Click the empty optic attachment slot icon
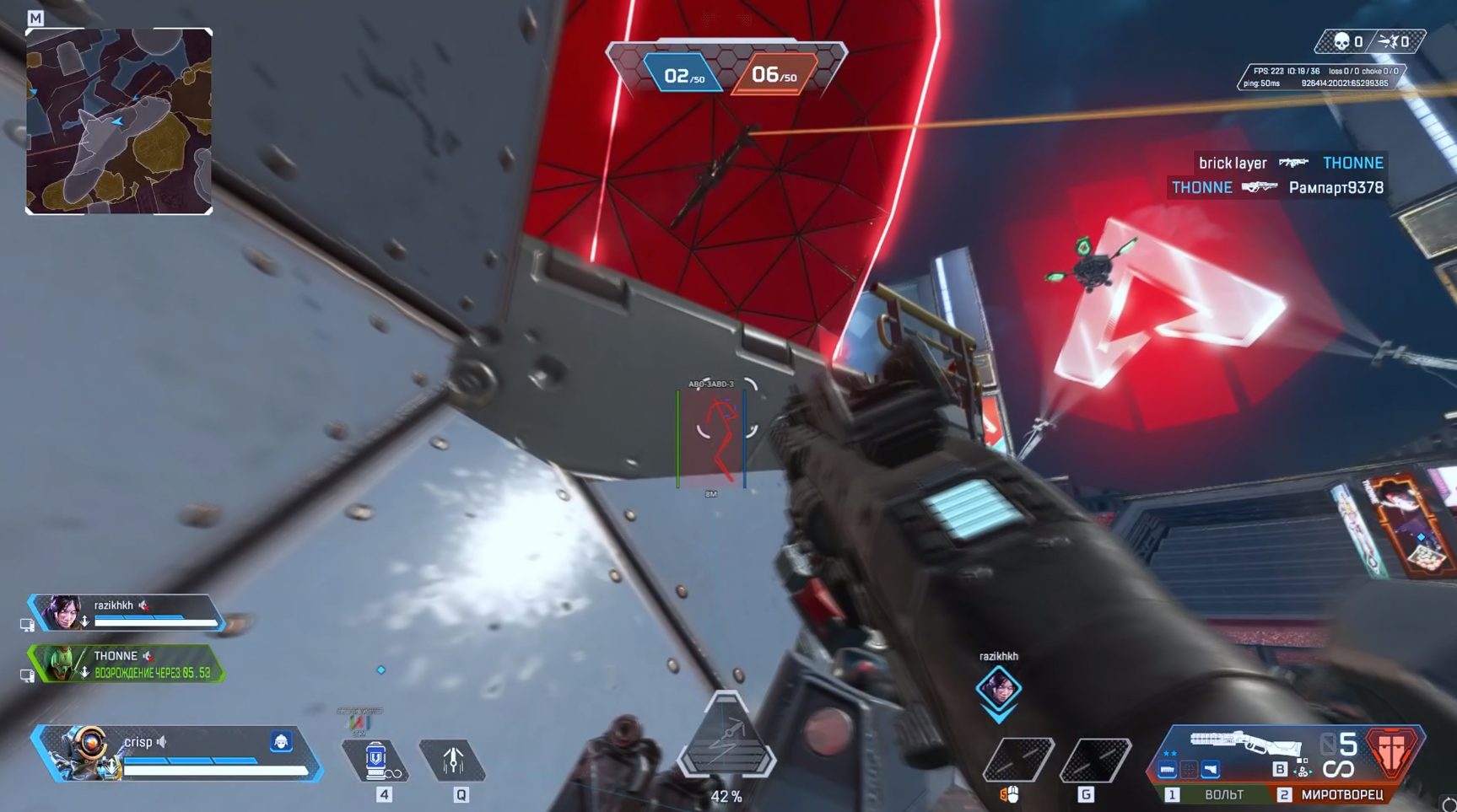This screenshot has width=1457, height=812. [x=1190, y=770]
